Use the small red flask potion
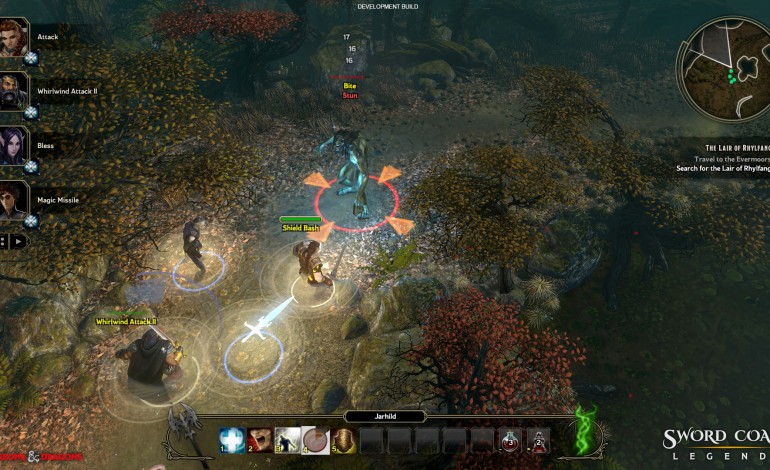This screenshot has width=770, height=470. (x=538, y=440)
